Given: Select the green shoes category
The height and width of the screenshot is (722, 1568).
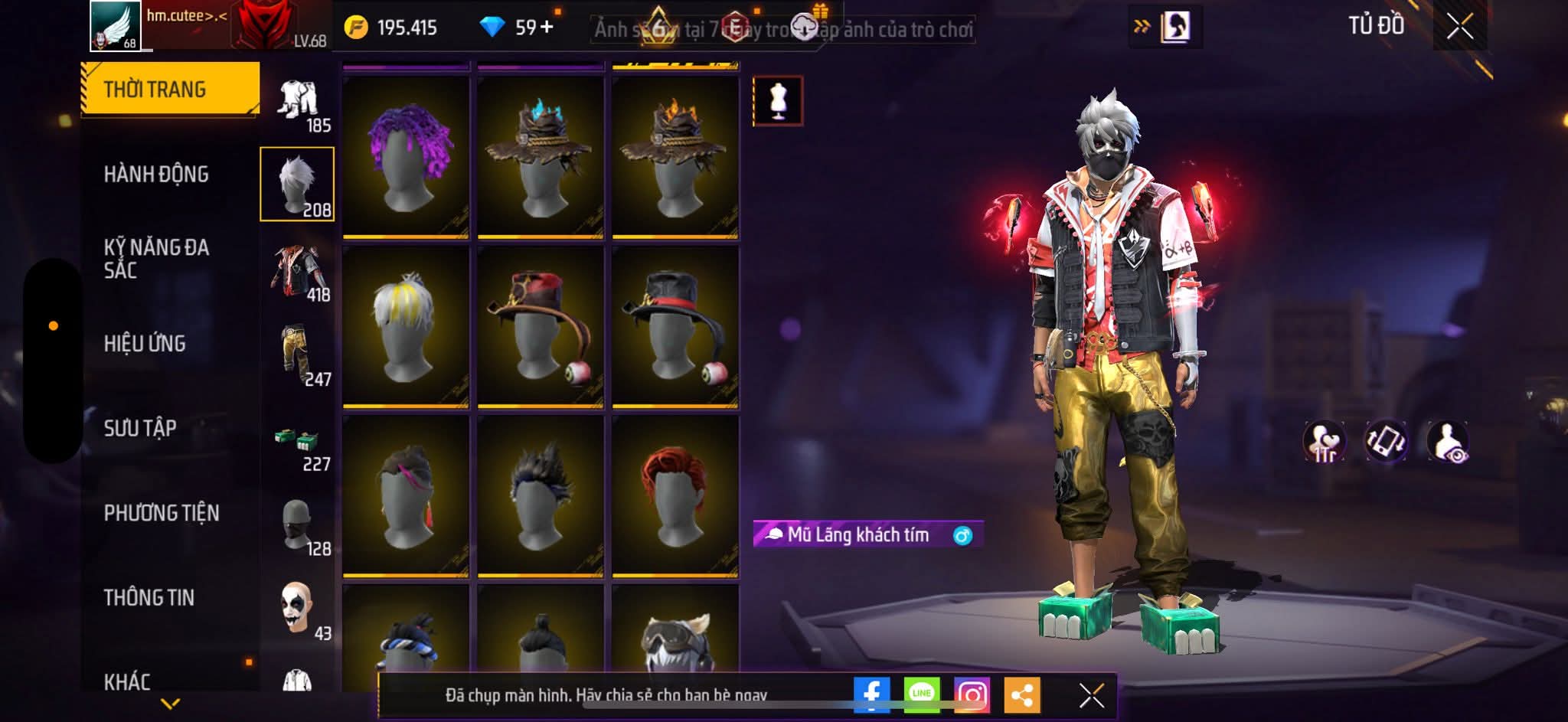Looking at the screenshot, I should [x=298, y=444].
